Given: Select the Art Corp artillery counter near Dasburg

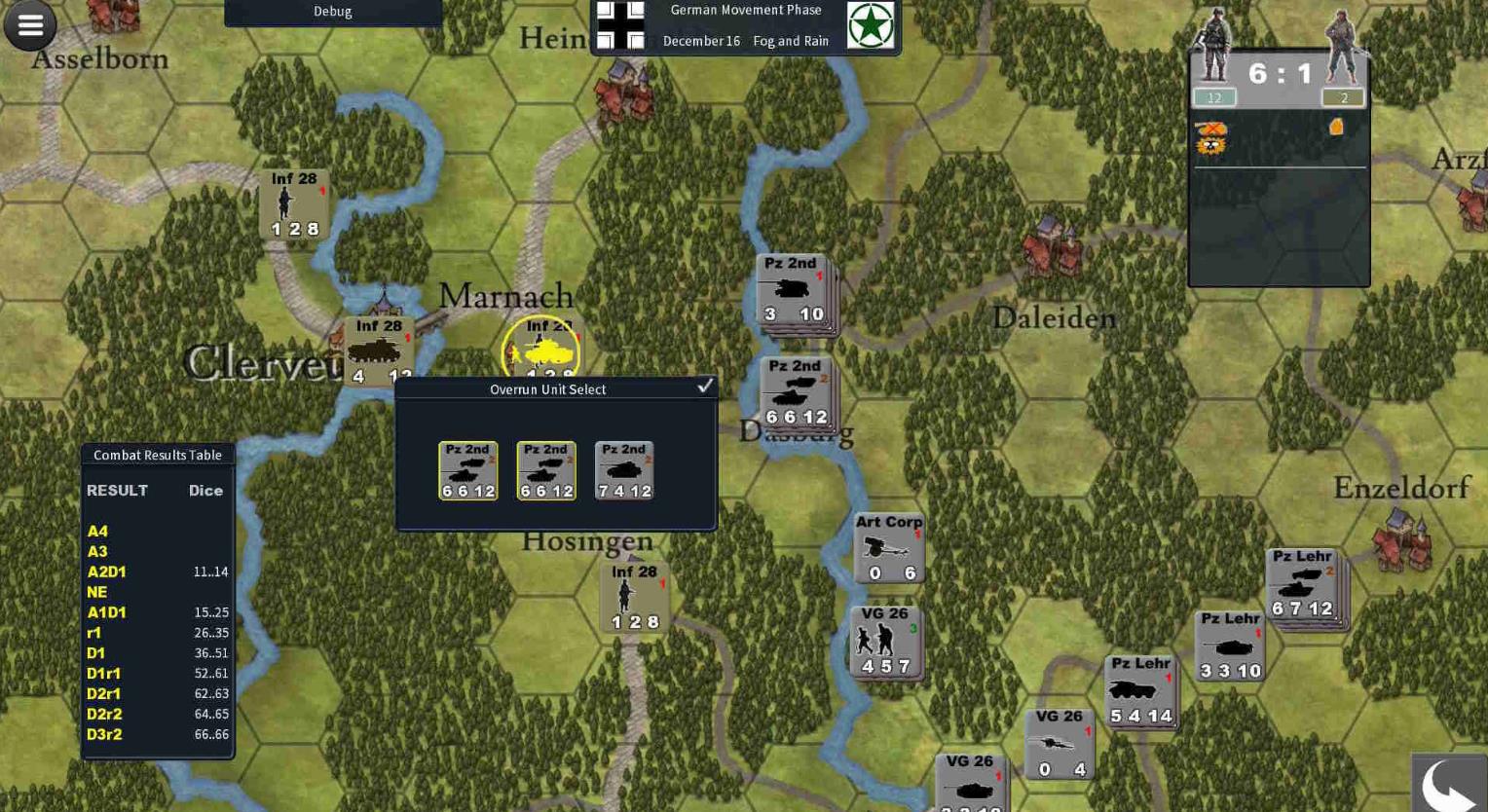Looking at the screenshot, I should click(887, 548).
